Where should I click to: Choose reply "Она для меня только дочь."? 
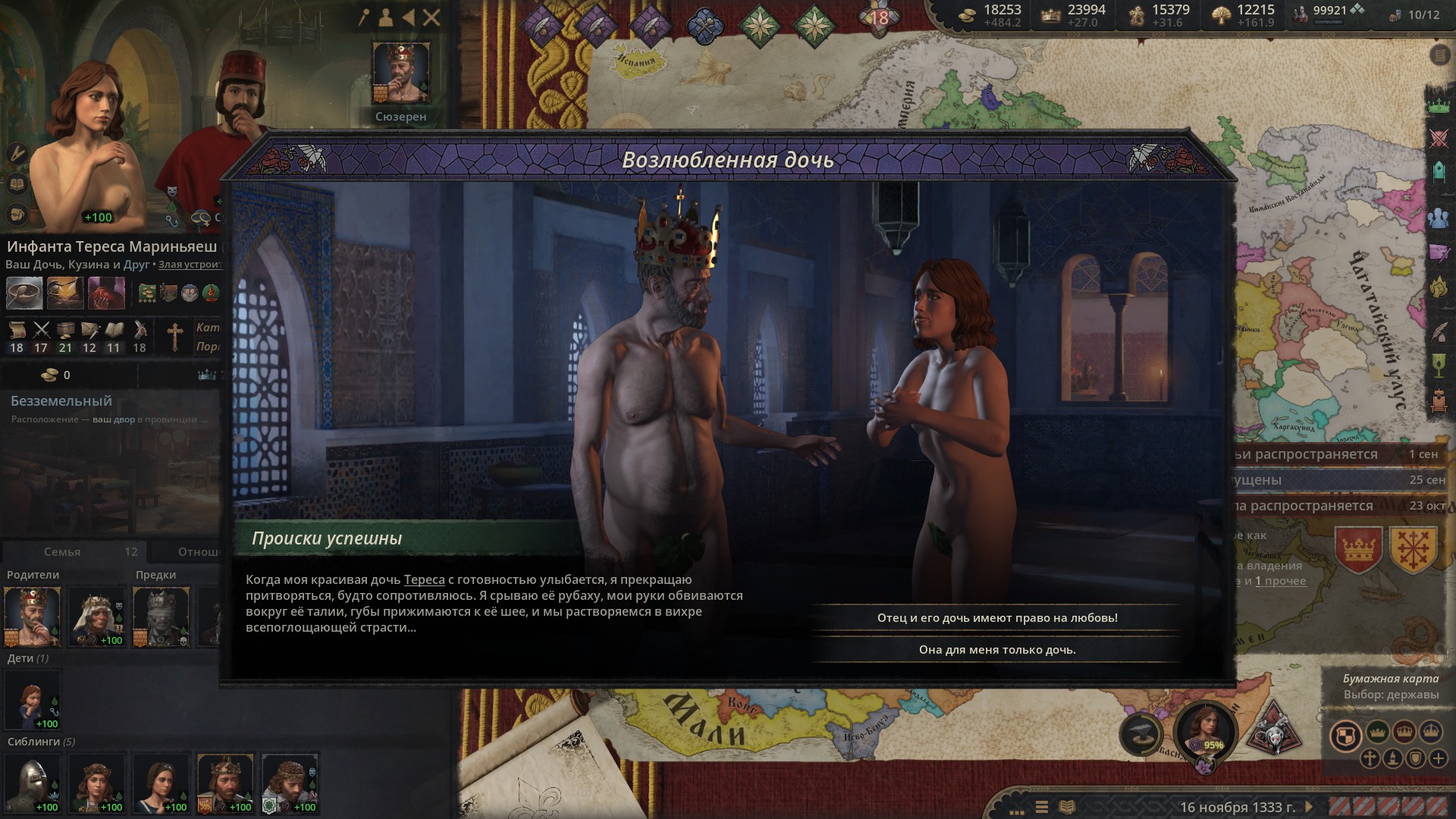[996, 650]
